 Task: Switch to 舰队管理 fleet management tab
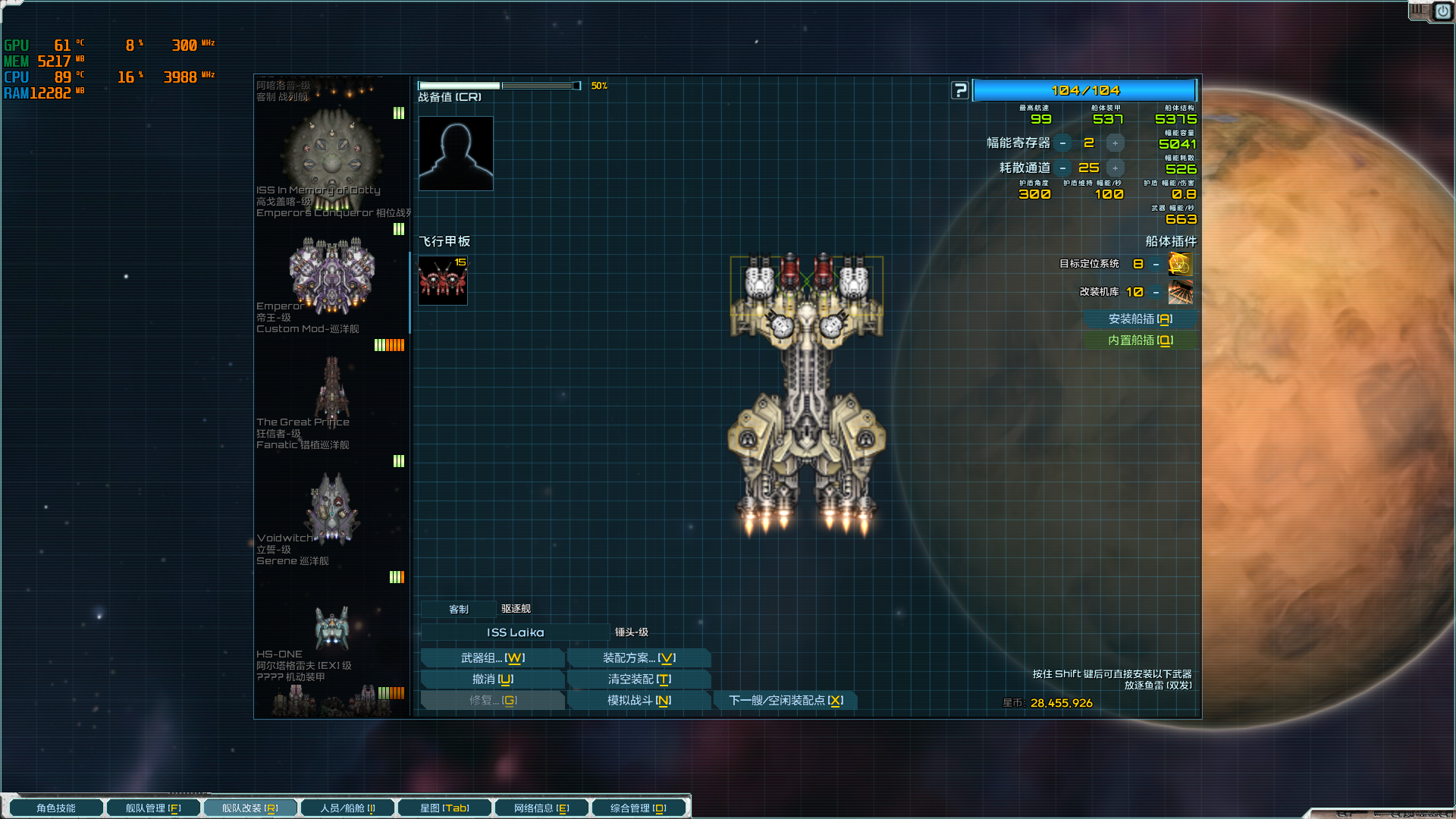(x=153, y=808)
